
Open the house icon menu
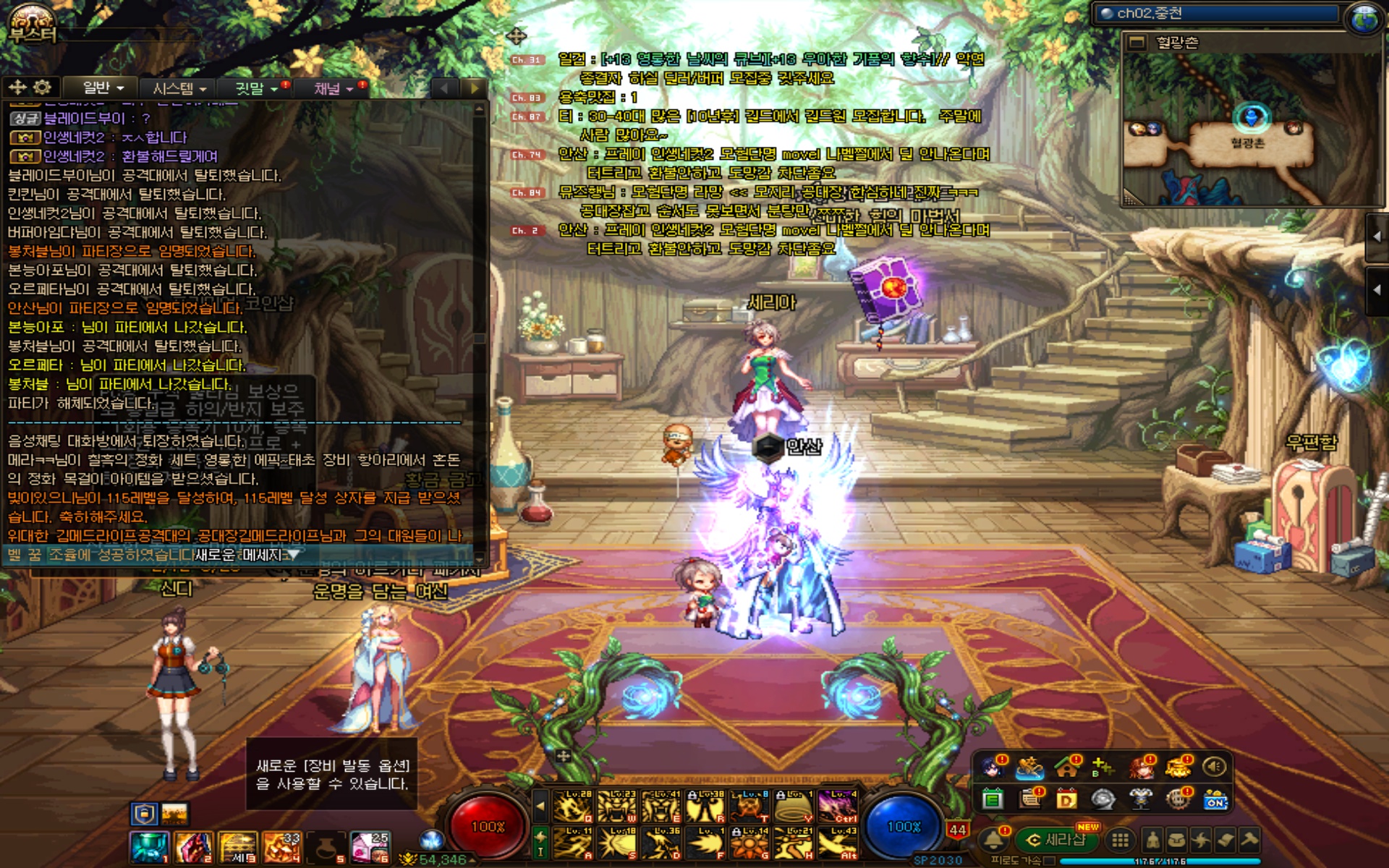1066,766
